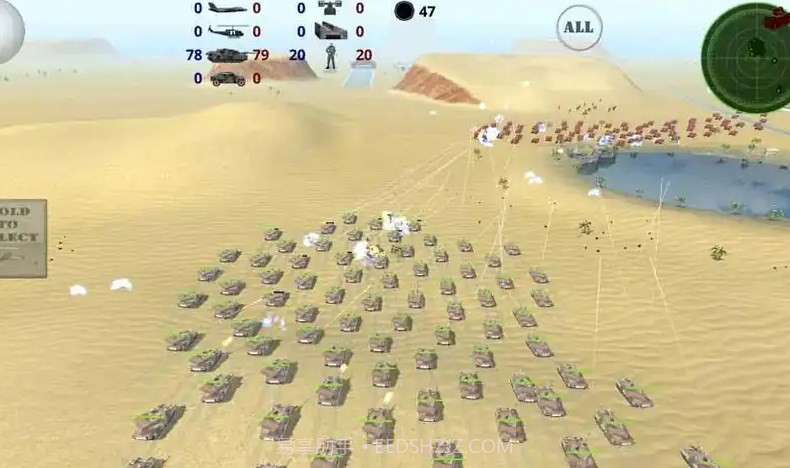Image resolution: width=790 pixels, height=468 pixels.
Task: Select the infantry soldier icon
Action: tap(330, 56)
